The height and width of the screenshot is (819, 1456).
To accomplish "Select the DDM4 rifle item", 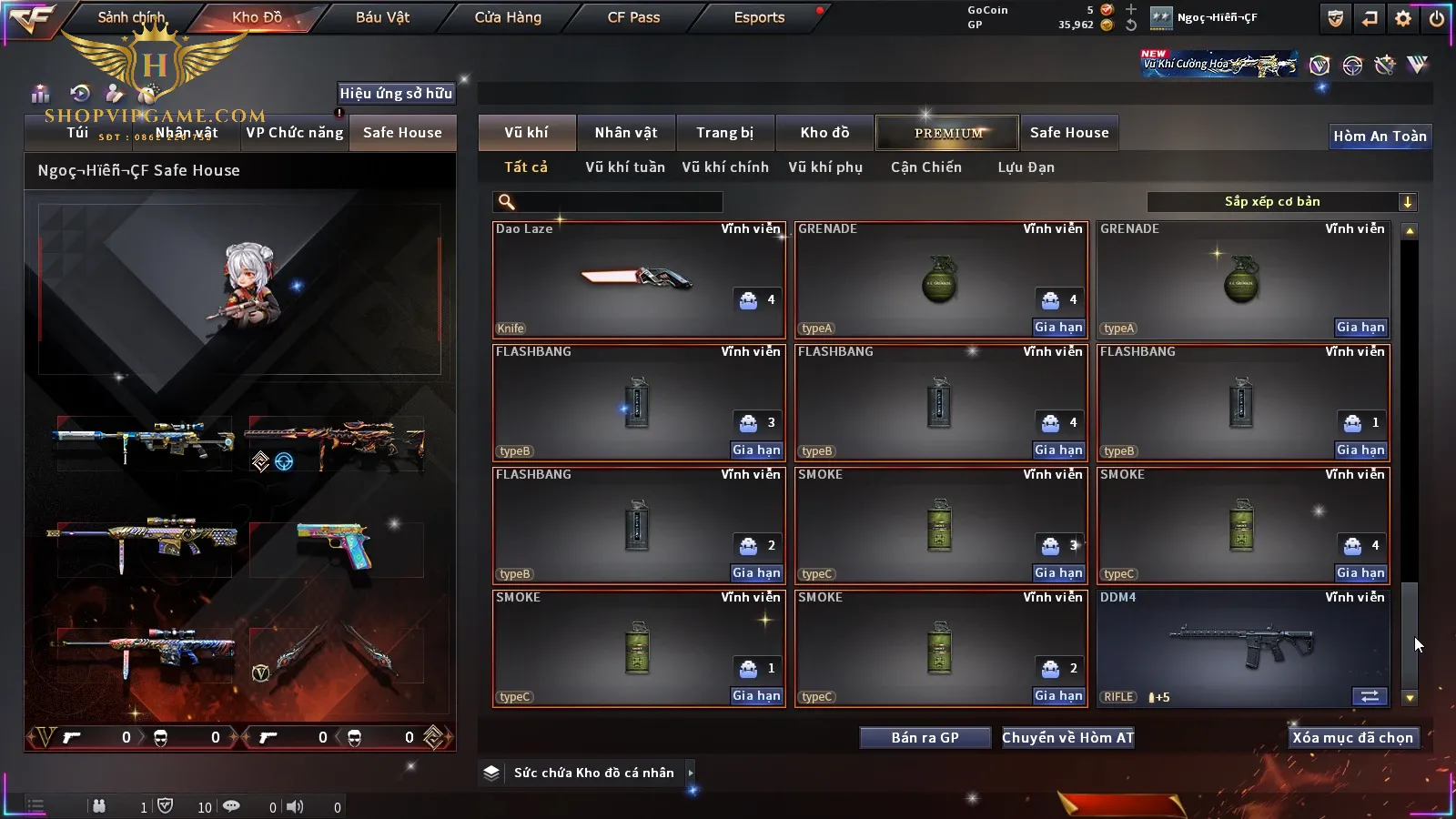I will [1243, 648].
